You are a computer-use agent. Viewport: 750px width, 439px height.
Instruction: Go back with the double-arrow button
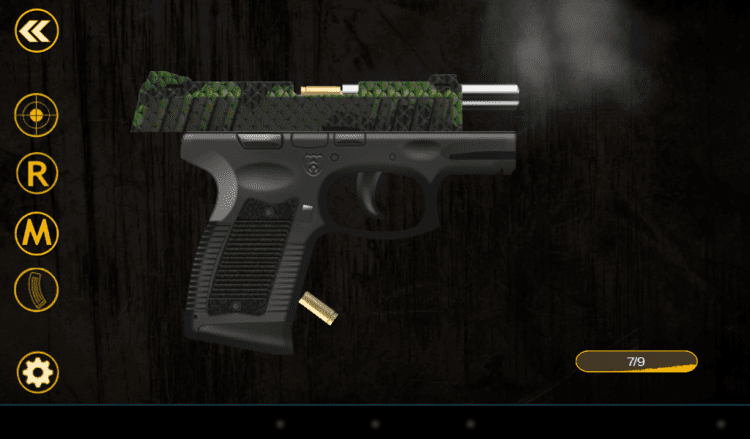click(37, 31)
